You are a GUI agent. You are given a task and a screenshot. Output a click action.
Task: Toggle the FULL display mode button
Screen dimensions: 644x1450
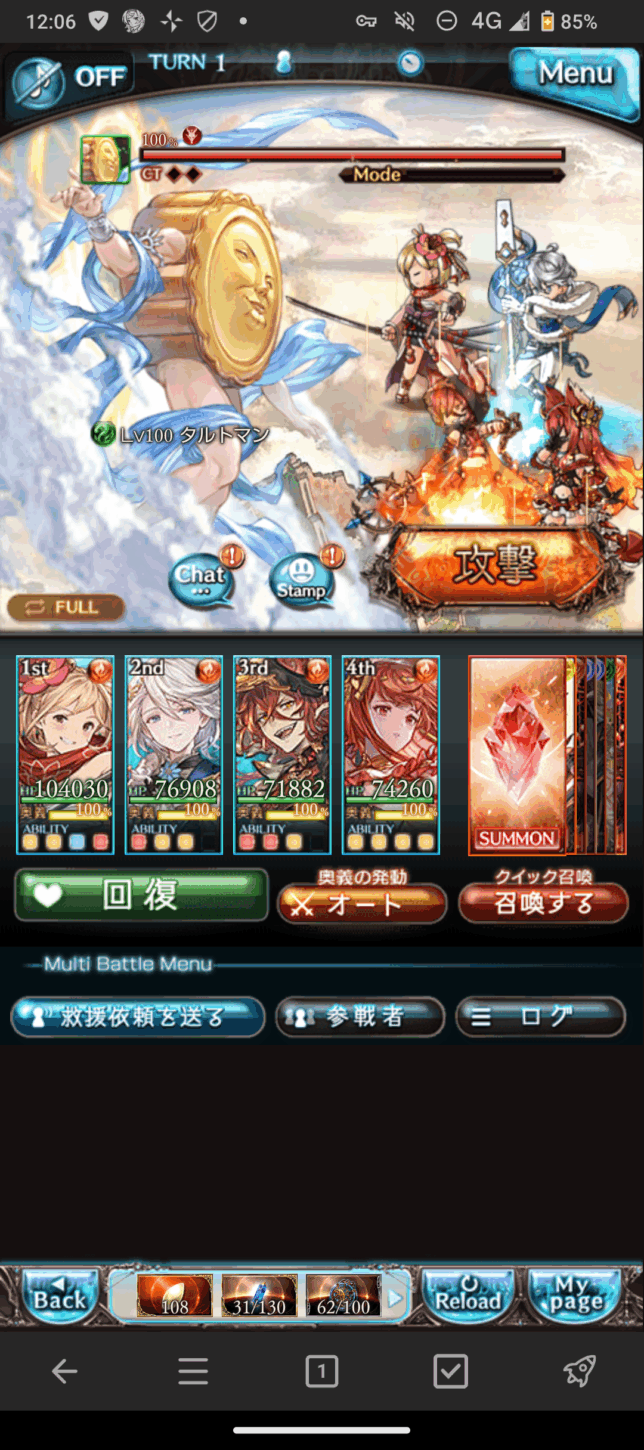[66, 607]
